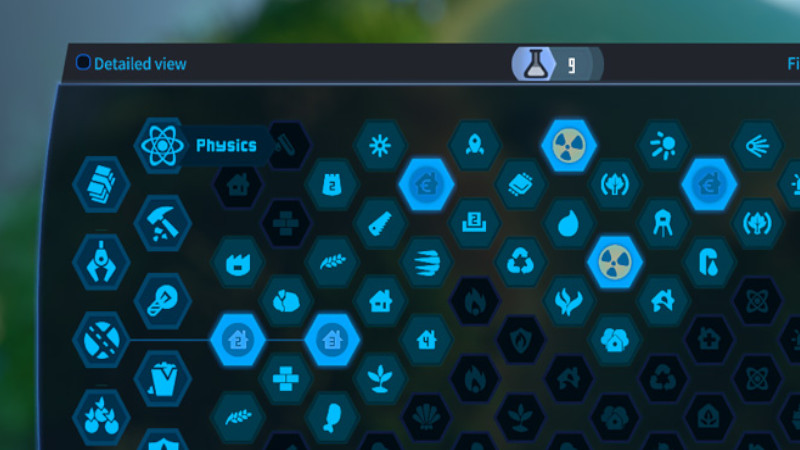Select the mechanical claw research node
This screenshot has height=450, width=800.
[x=101, y=262]
